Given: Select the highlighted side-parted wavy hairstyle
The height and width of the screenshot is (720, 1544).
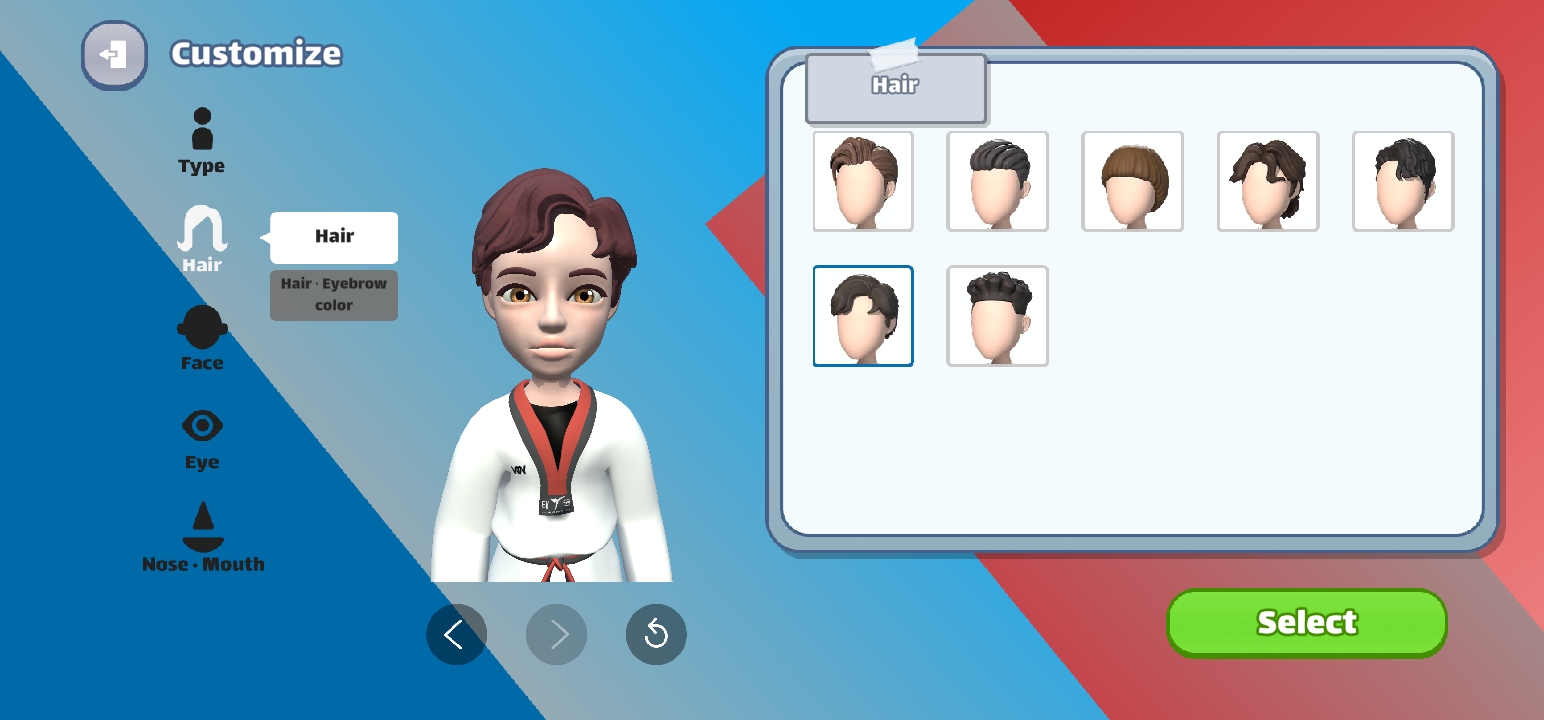Looking at the screenshot, I should (863, 316).
